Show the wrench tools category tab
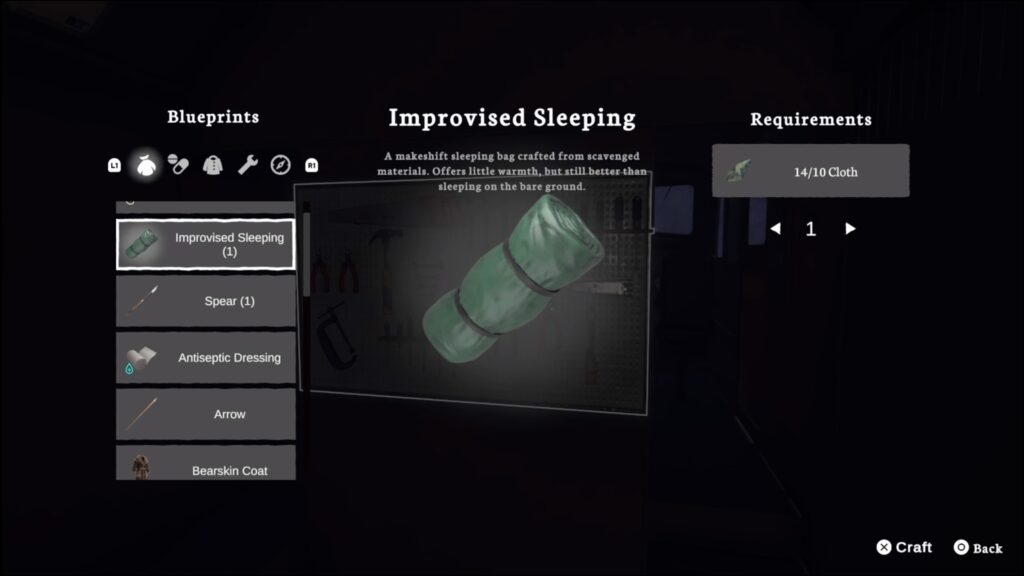 coord(247,165)
